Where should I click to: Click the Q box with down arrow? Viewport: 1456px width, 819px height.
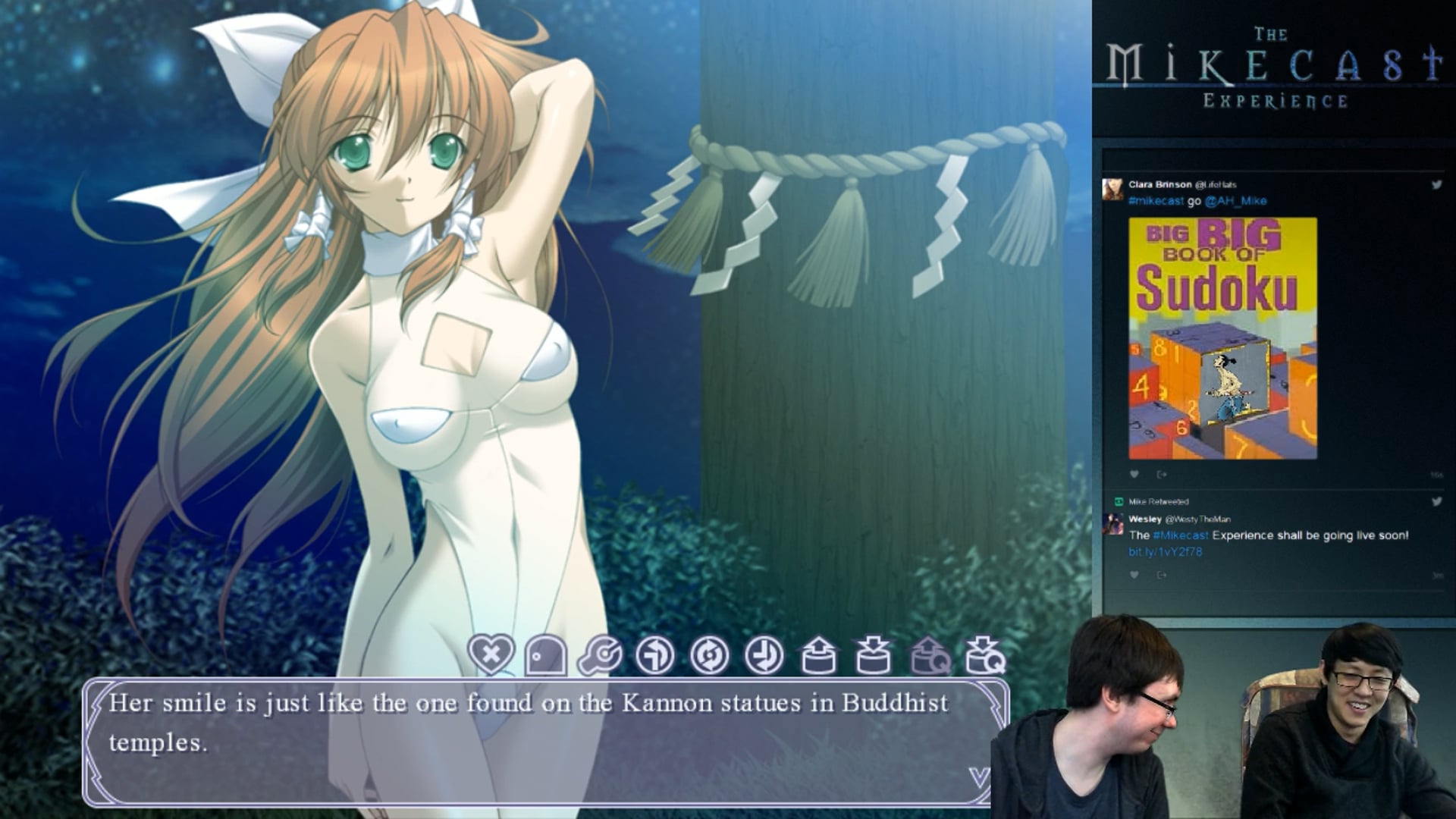click(x=984, y=655)
